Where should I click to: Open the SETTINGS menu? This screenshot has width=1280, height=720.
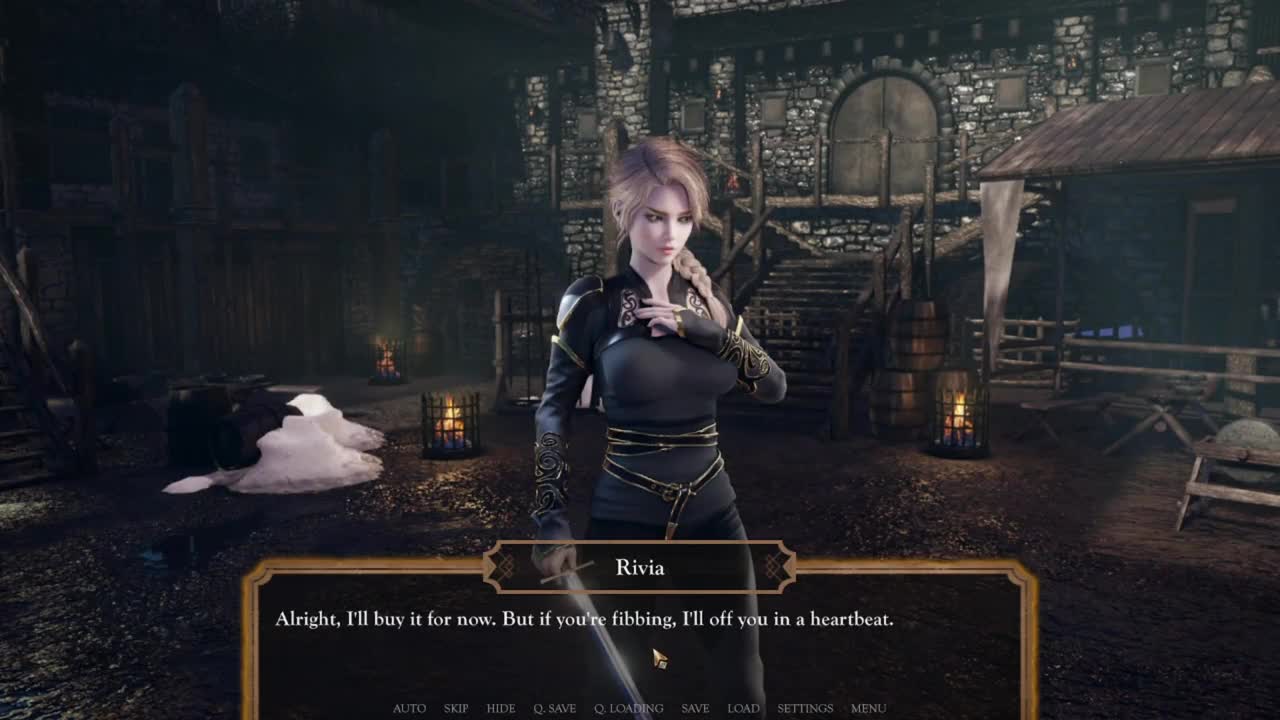pyautogui.click(x=805, y=708)
